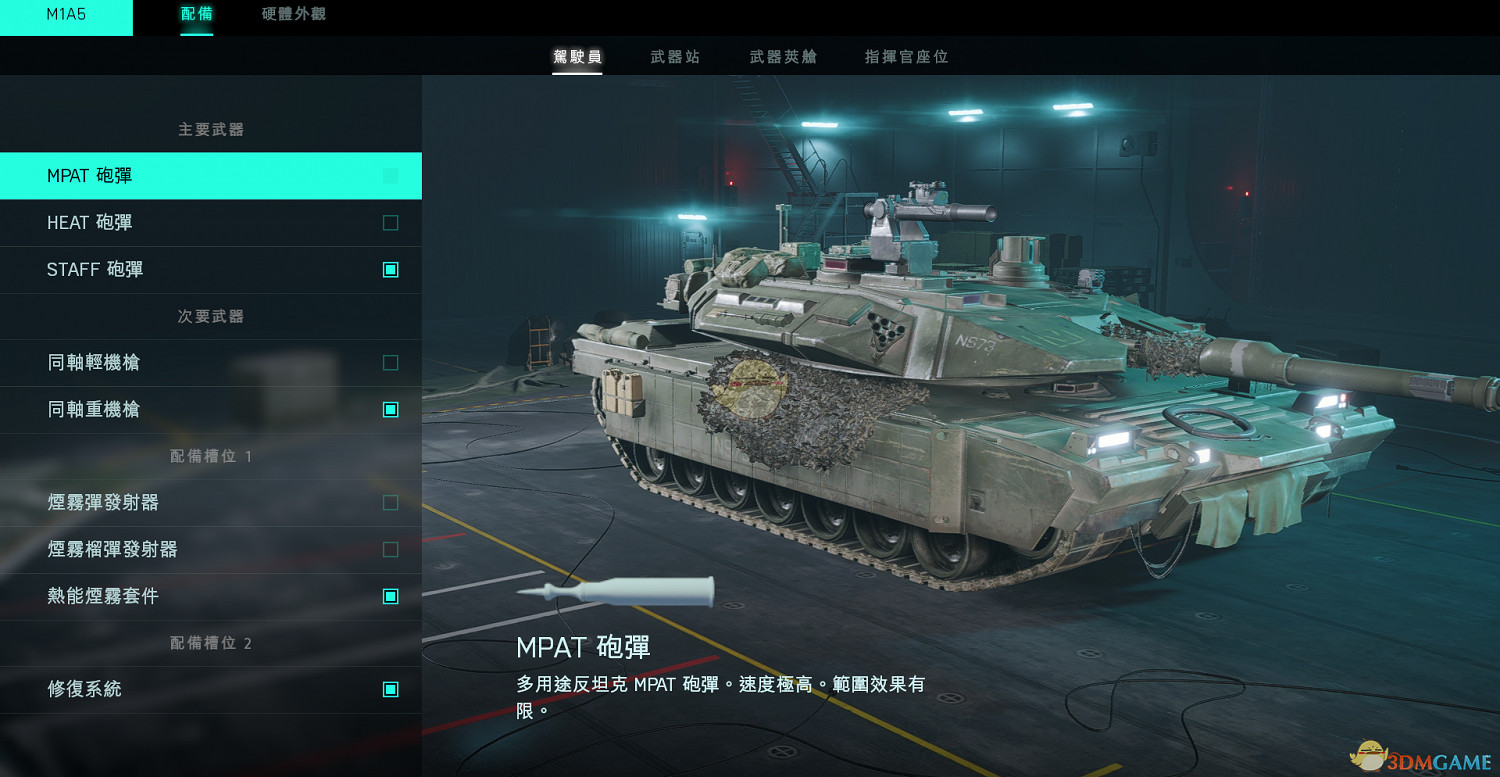Click the M1A5 vehicle header
The width and height of the screenshot is (1500, 777).
click(x=67, y=16)
